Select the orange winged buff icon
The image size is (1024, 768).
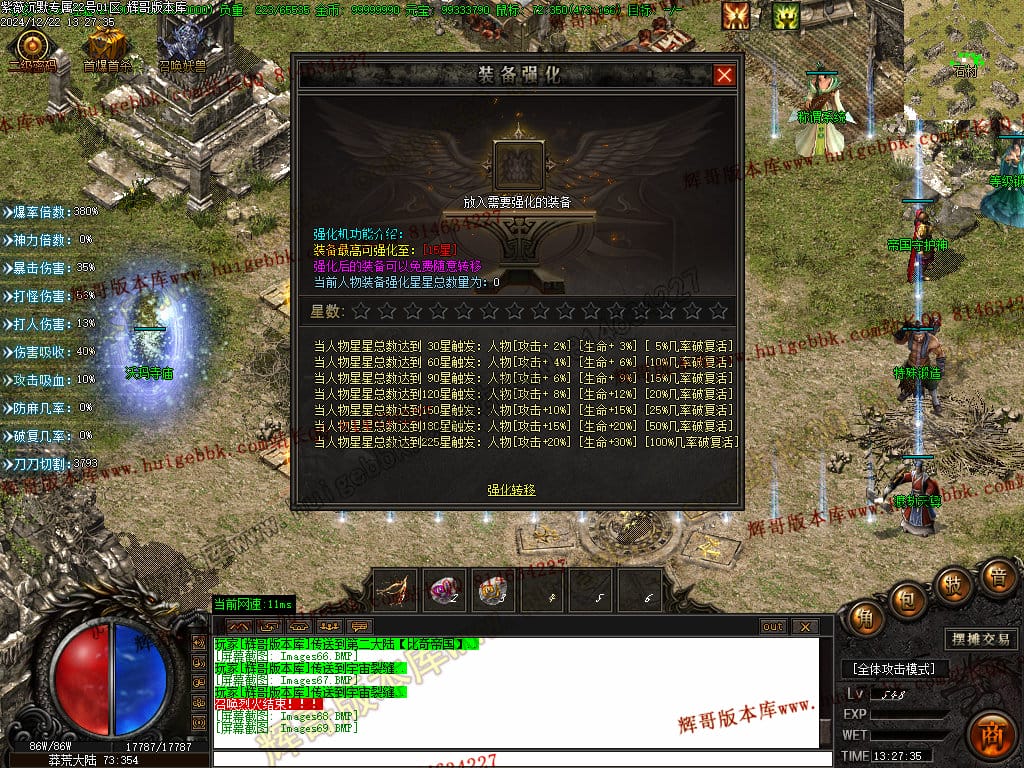coord(737,16)
